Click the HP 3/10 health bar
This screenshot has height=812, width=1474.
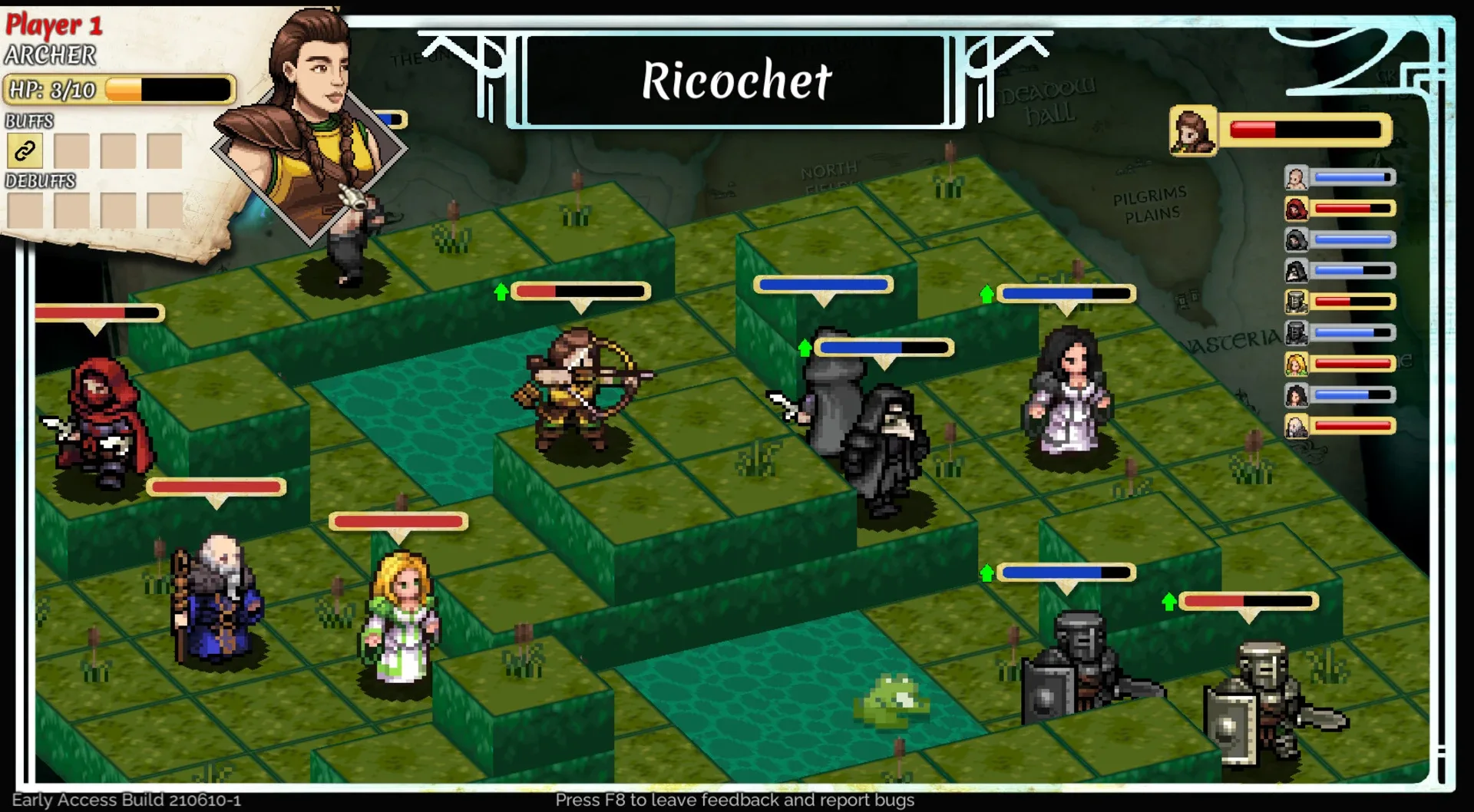coord(119,89)
